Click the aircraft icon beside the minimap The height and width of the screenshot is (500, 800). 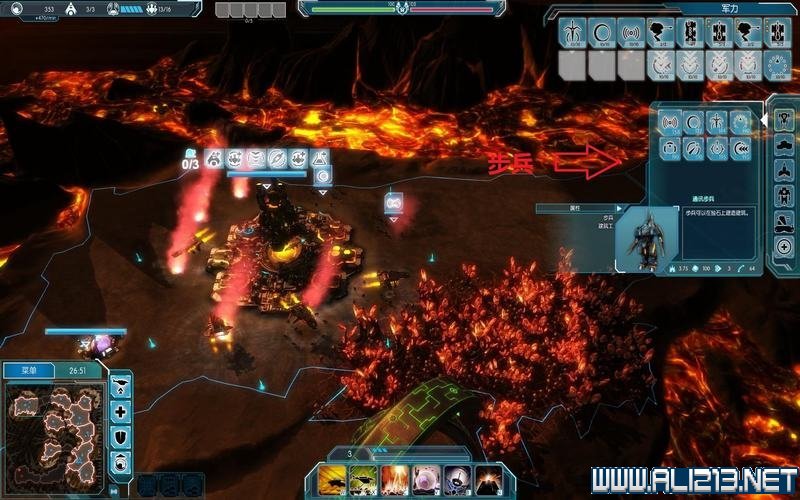coord(121,386)
